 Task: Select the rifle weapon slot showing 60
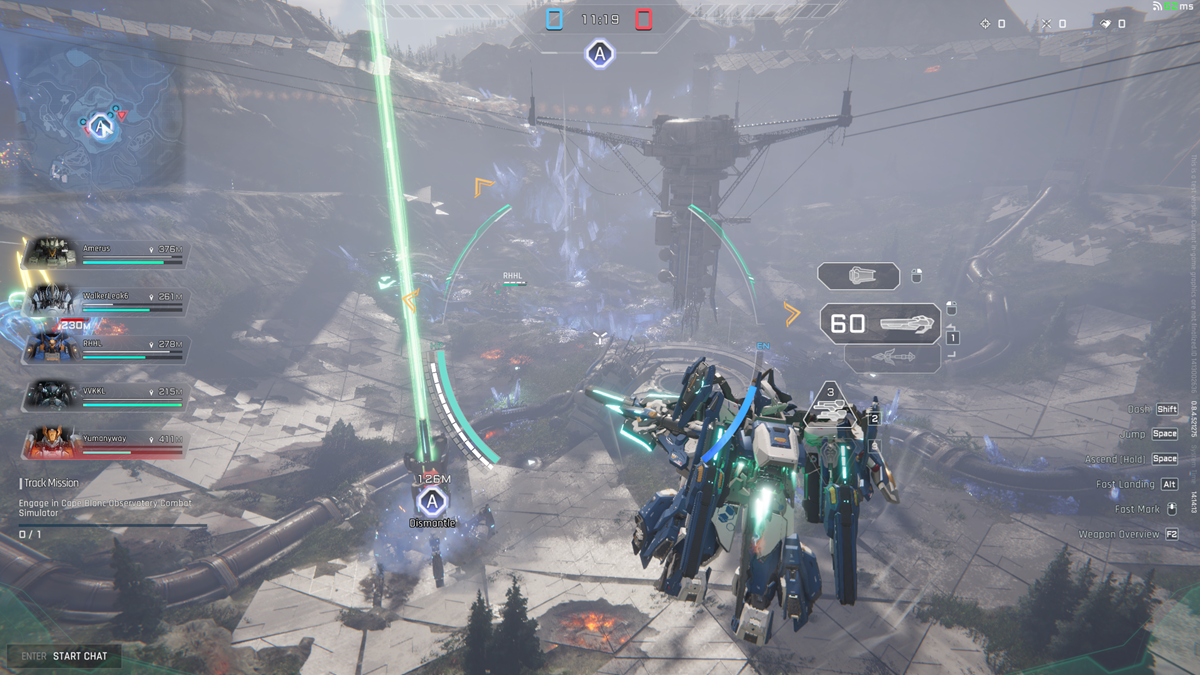(x=881, y=324)
